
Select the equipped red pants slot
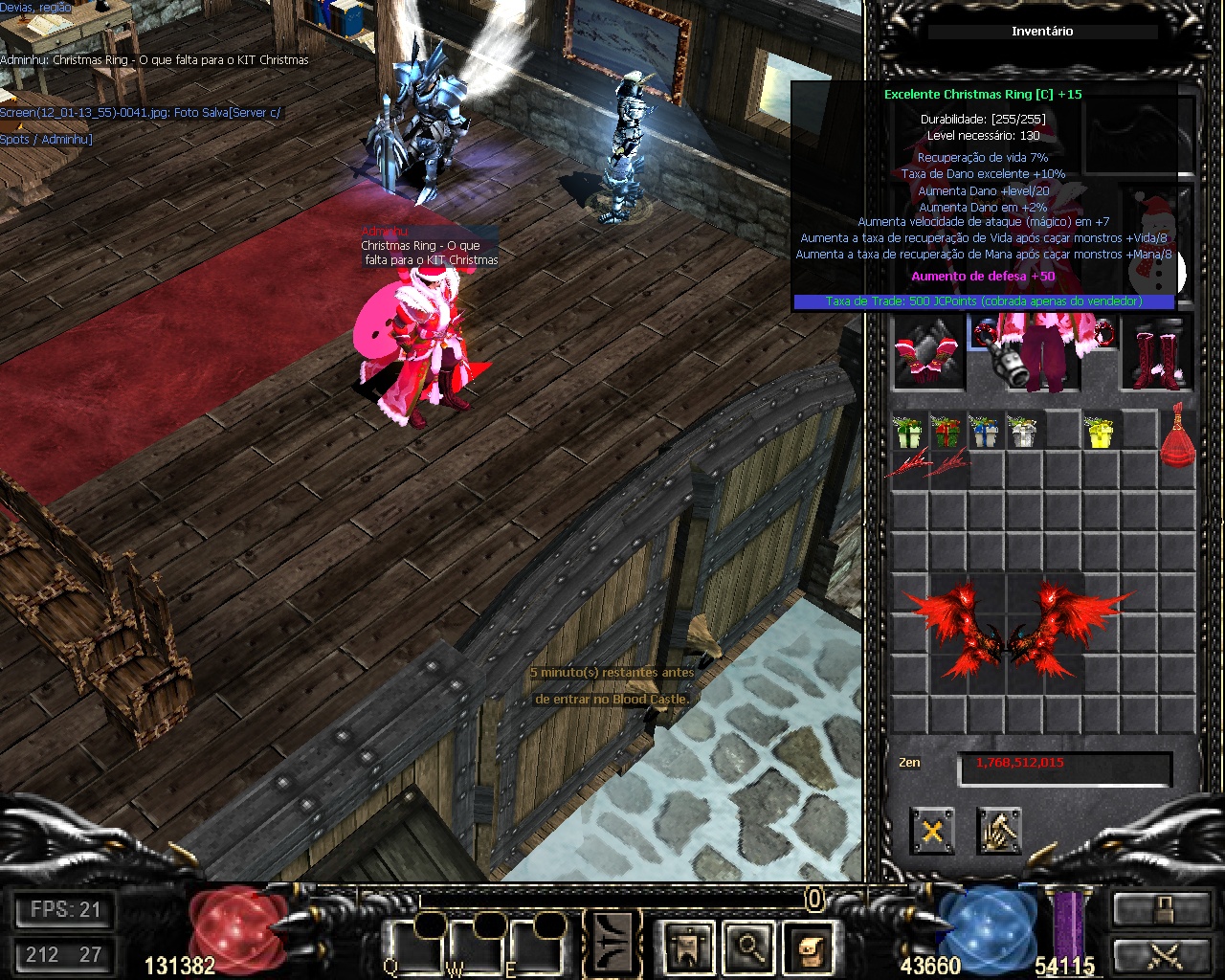pyautogui.click(x=1041, y=359)
